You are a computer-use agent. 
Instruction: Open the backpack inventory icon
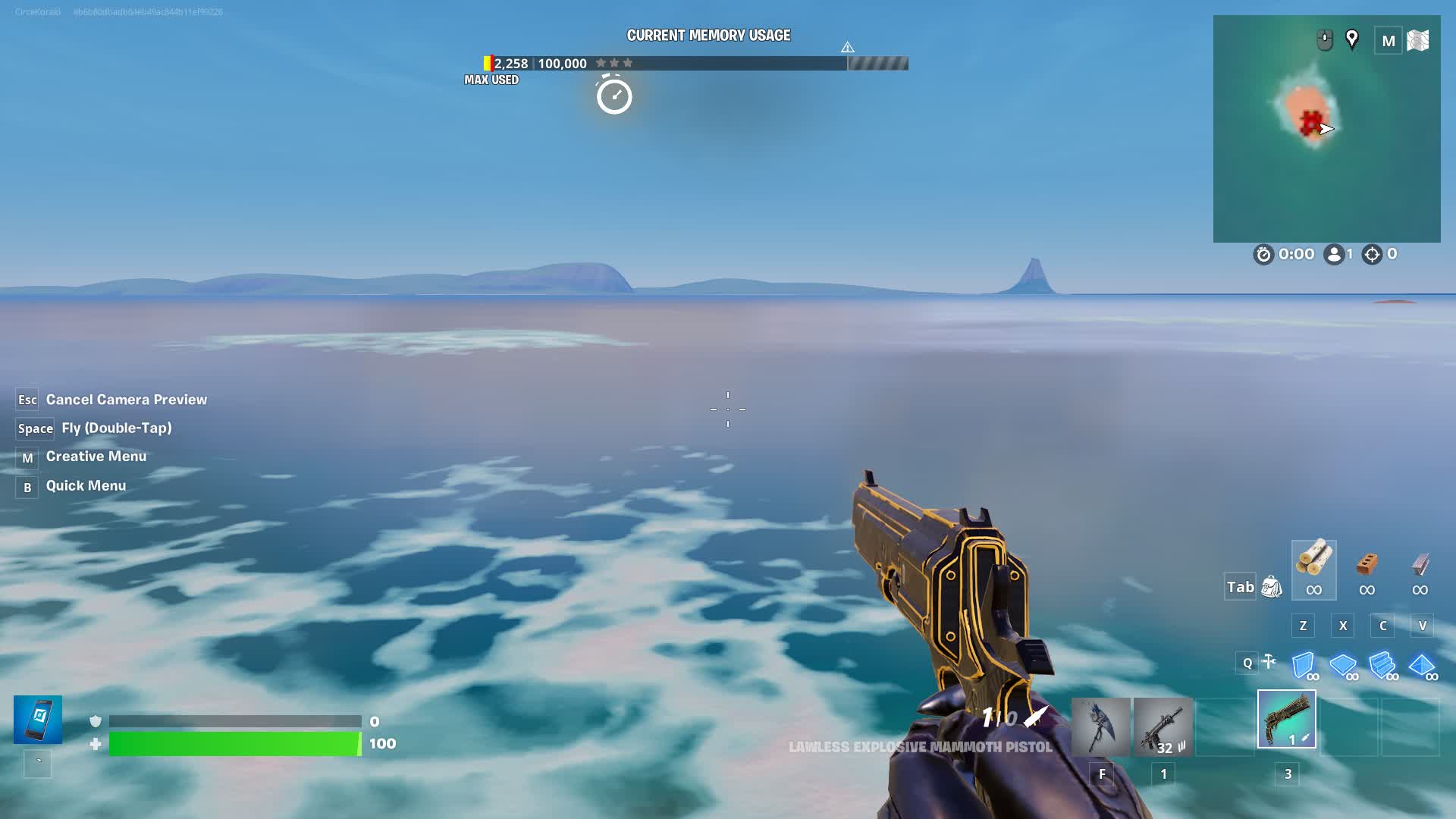click(1271, 587)
